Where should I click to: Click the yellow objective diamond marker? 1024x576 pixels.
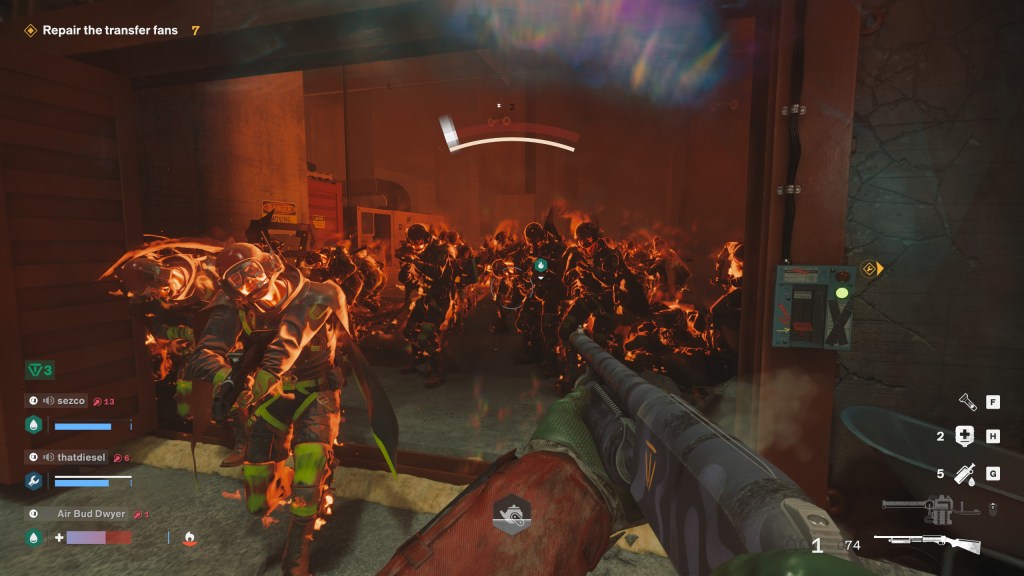point(870,268)
